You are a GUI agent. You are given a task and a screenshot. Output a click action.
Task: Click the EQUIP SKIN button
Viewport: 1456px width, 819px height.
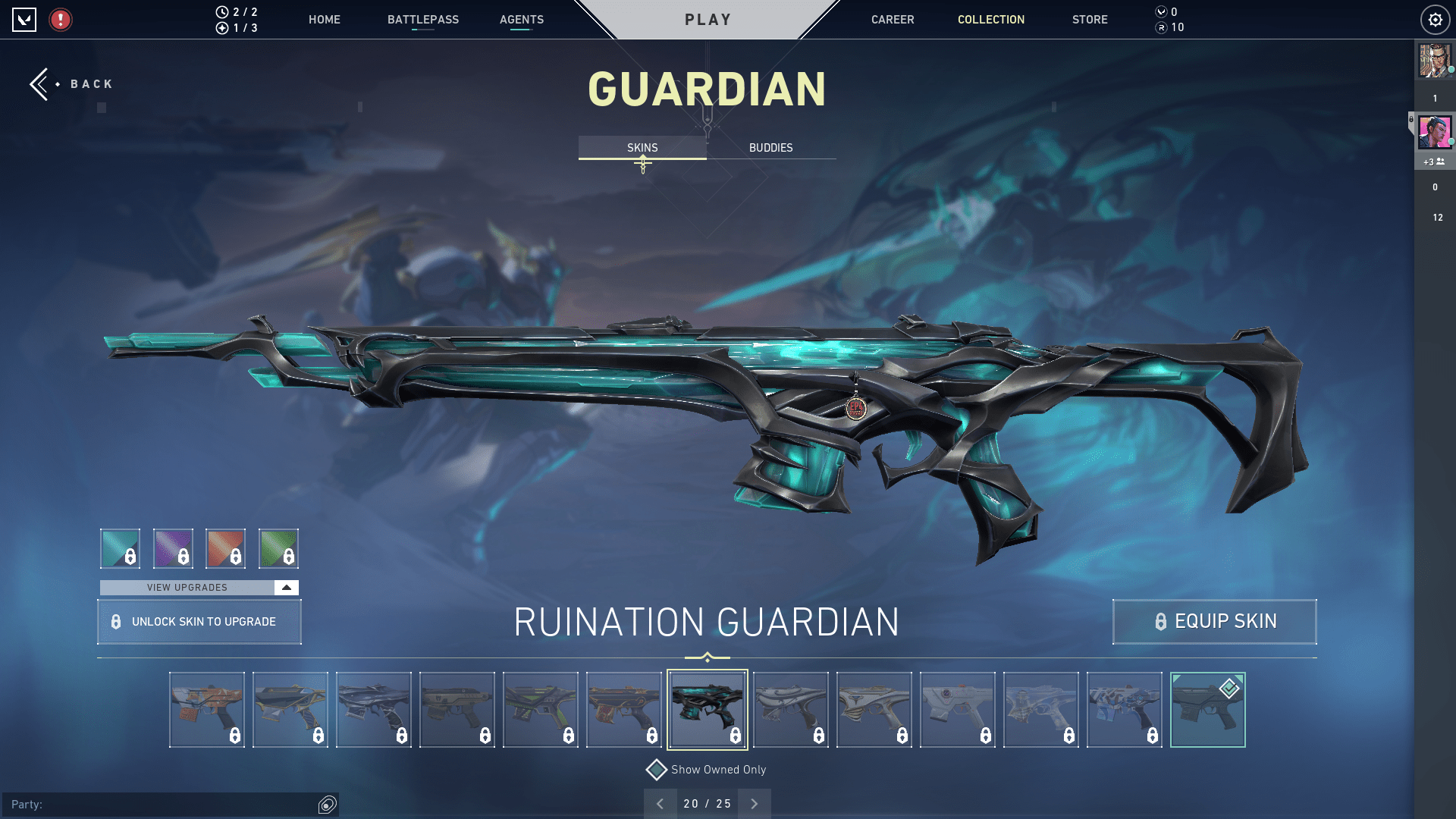1213,621
